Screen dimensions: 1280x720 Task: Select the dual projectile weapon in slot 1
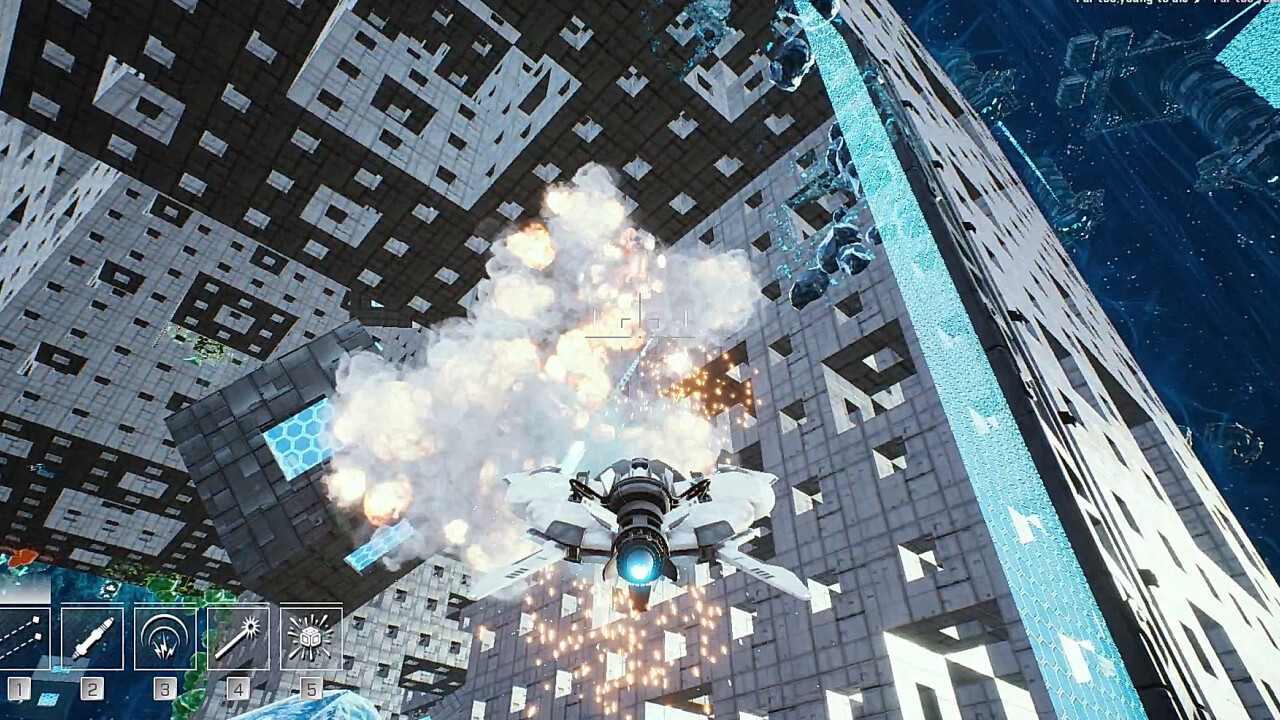point(20,636)
